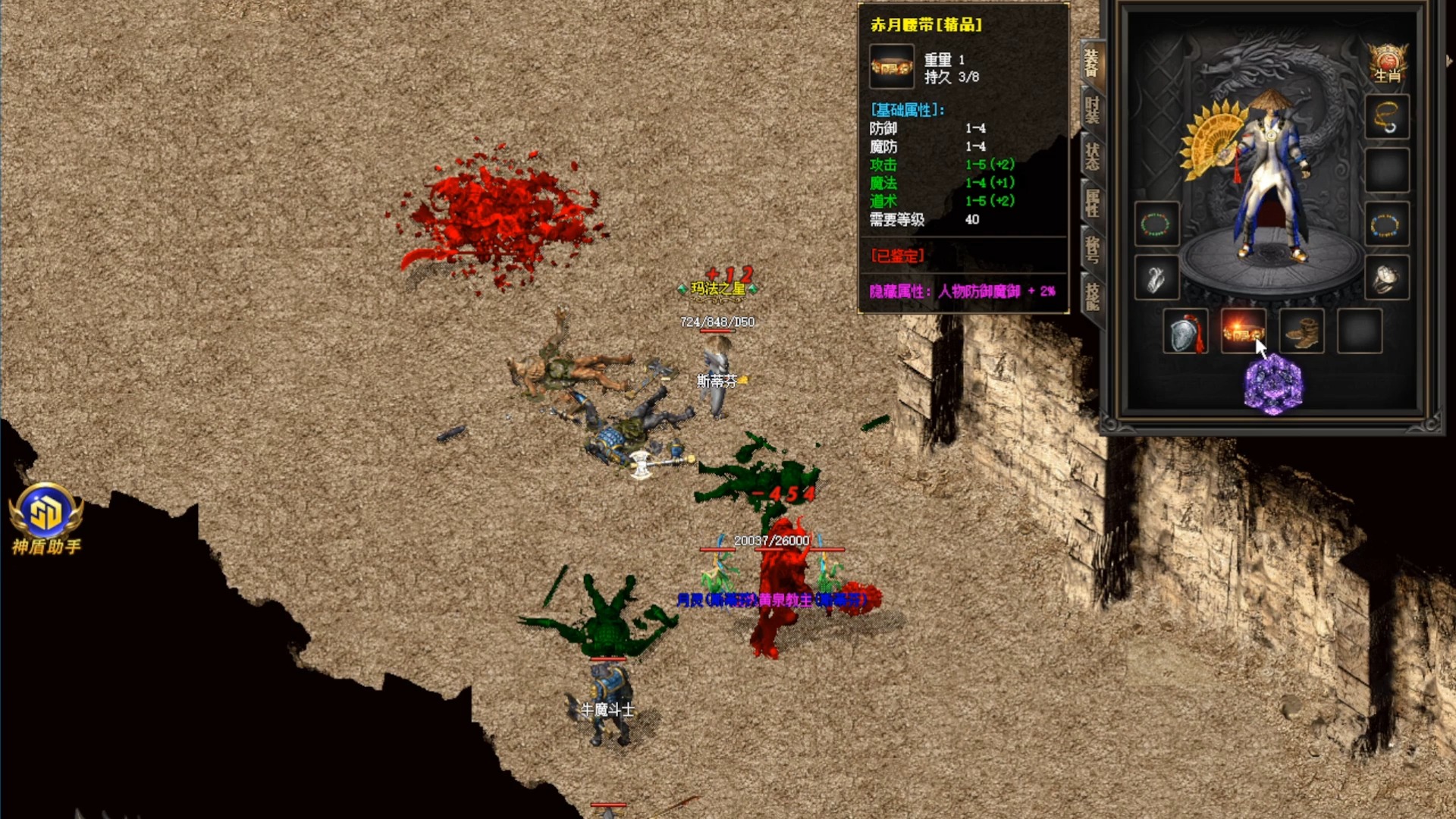Select the 赤月腰带 belt slot
The width and height of the screenshot is (1456, 819).
coord(1243,332)
